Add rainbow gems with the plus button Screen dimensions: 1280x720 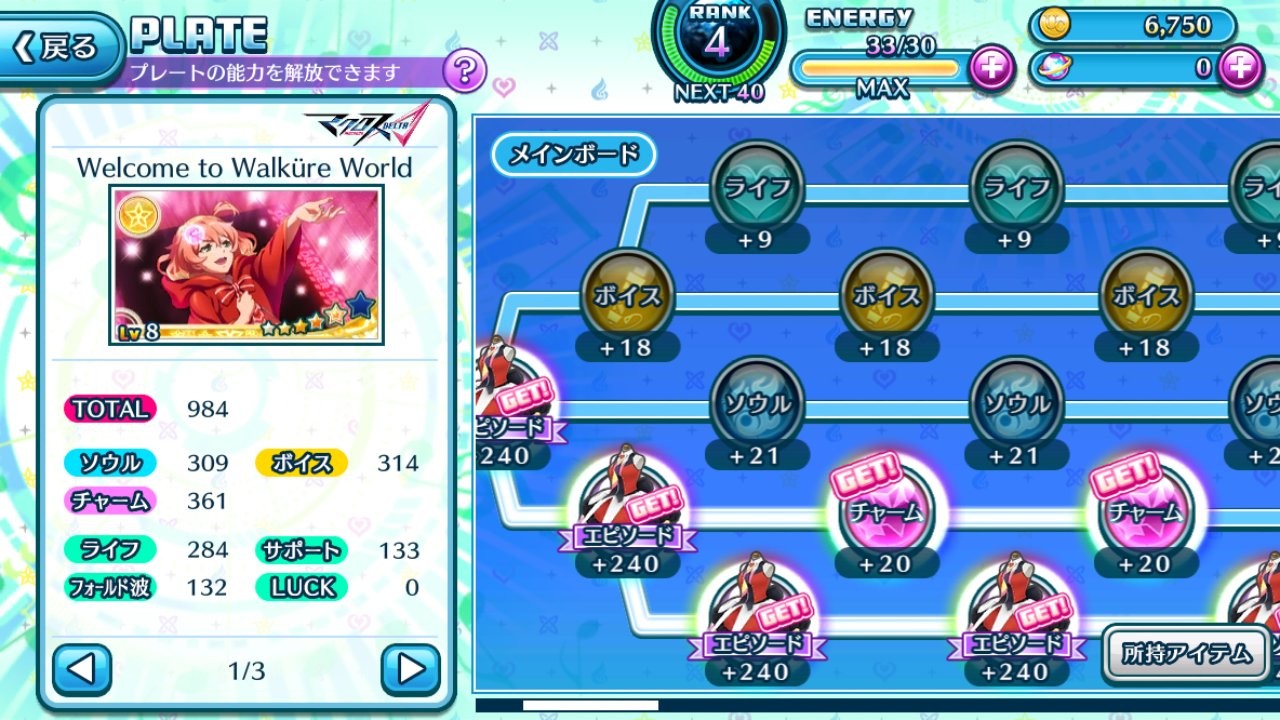point(1241,68)
